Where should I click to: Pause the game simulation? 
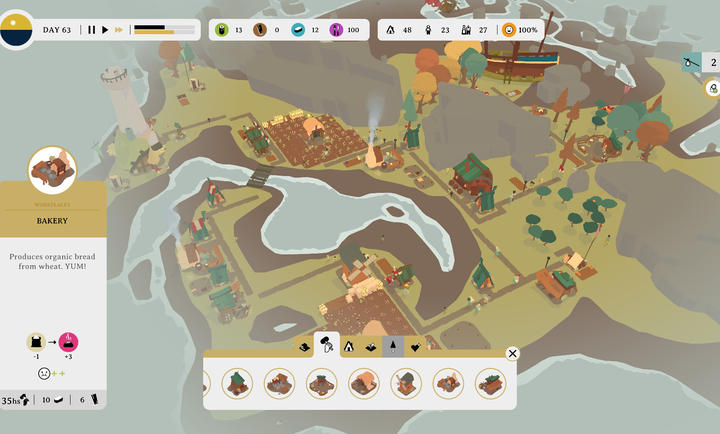tap(91, 30)
